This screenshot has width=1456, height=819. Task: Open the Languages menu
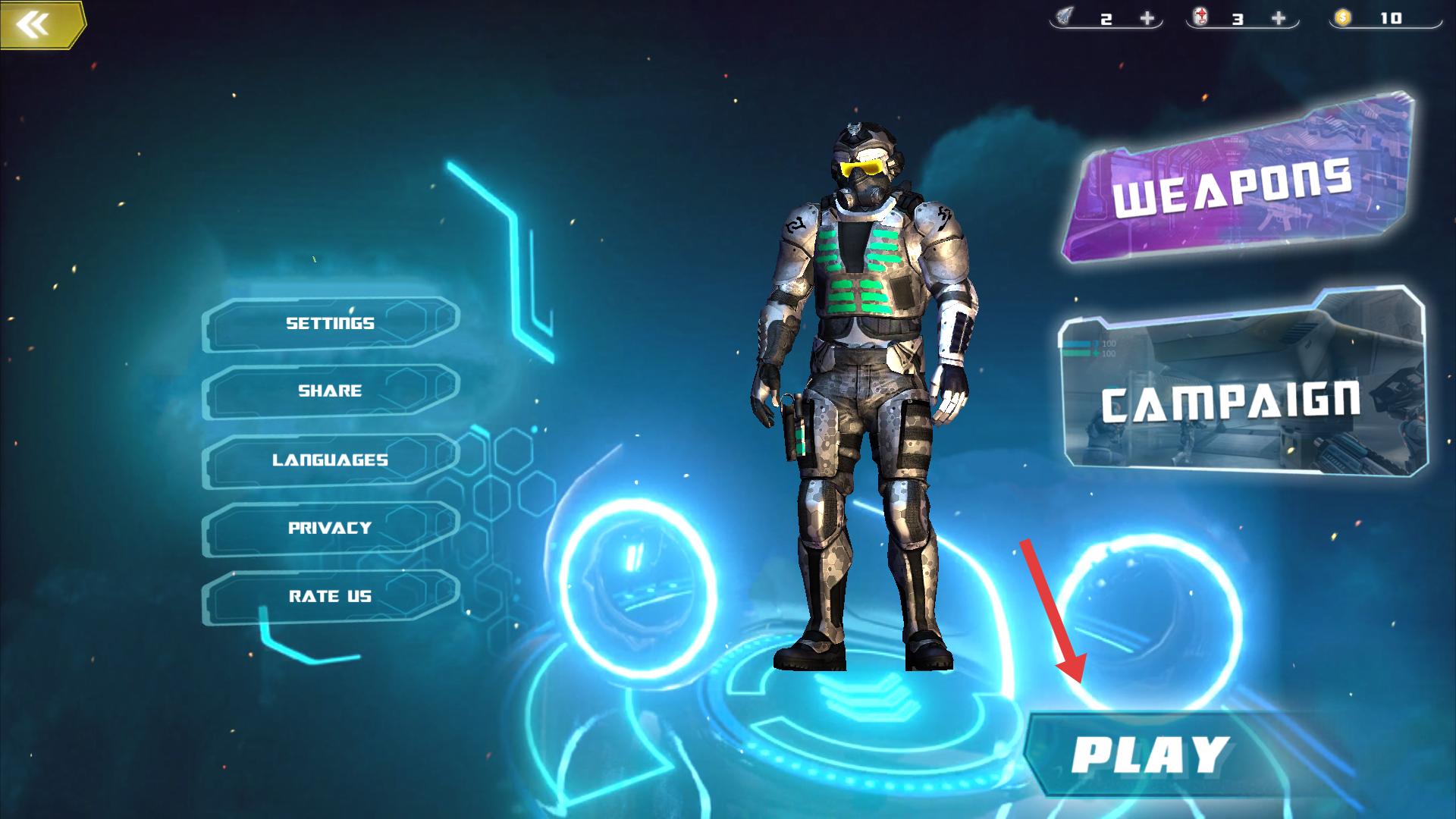[x=331, y=460]
